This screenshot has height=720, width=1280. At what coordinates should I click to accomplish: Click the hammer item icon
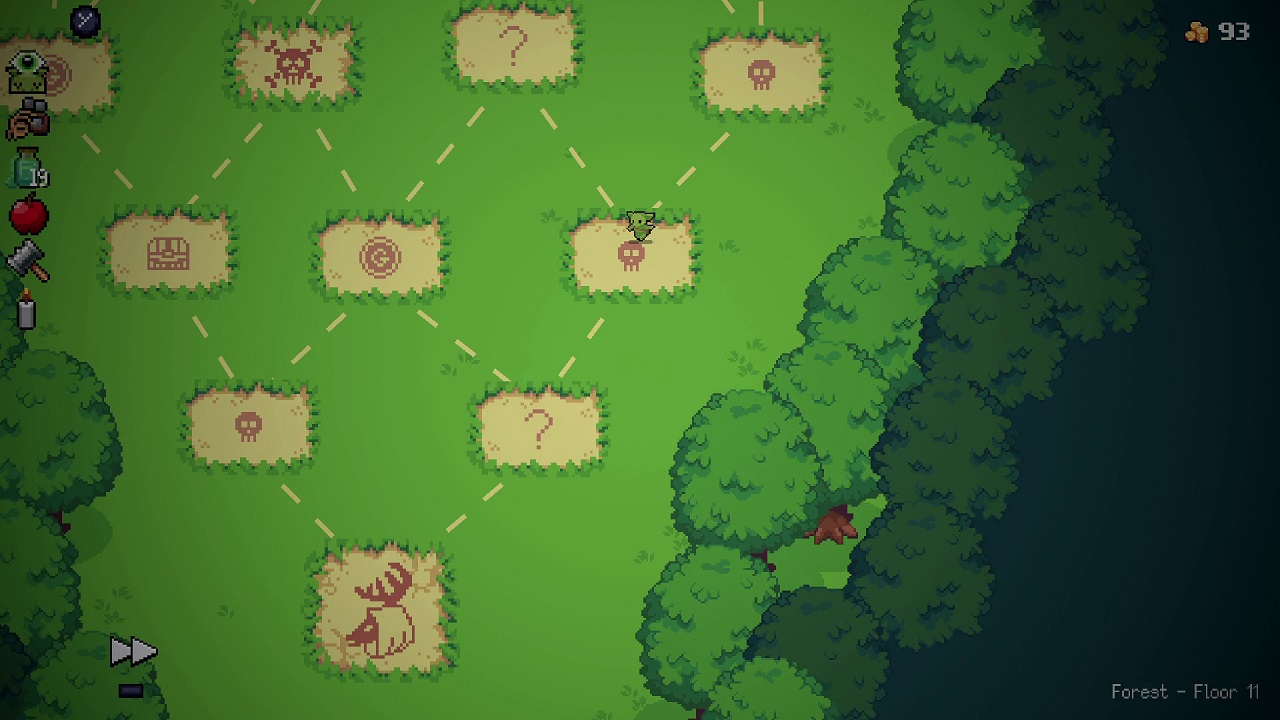[x=27, y=260]
